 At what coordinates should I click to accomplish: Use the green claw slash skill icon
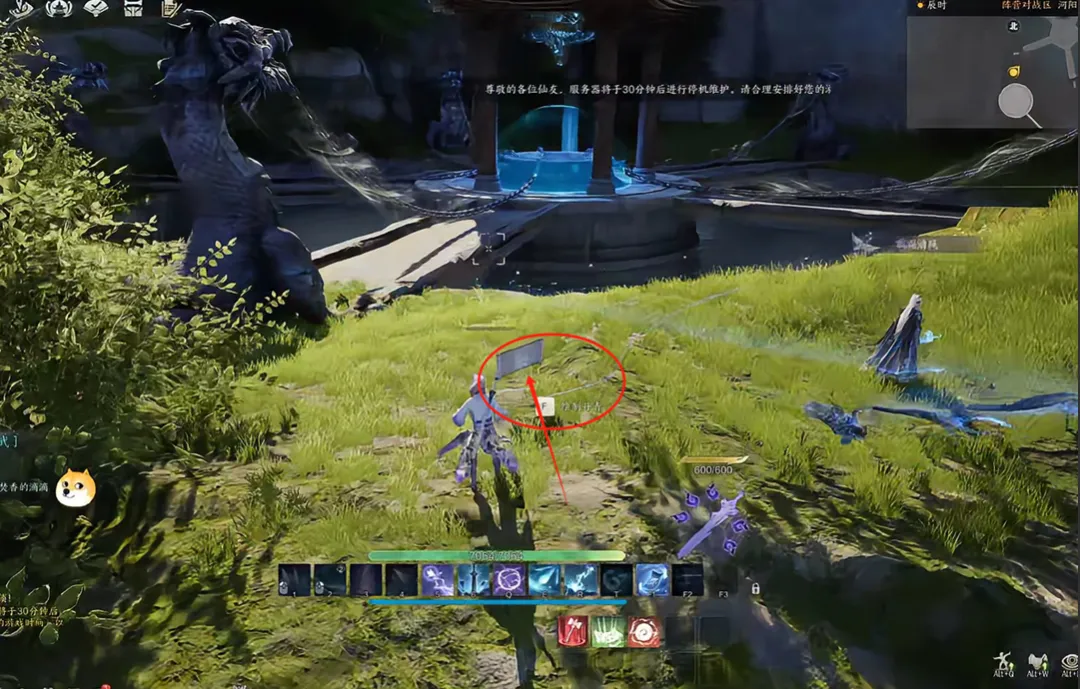pyautogui.click(x=608, y=632)
